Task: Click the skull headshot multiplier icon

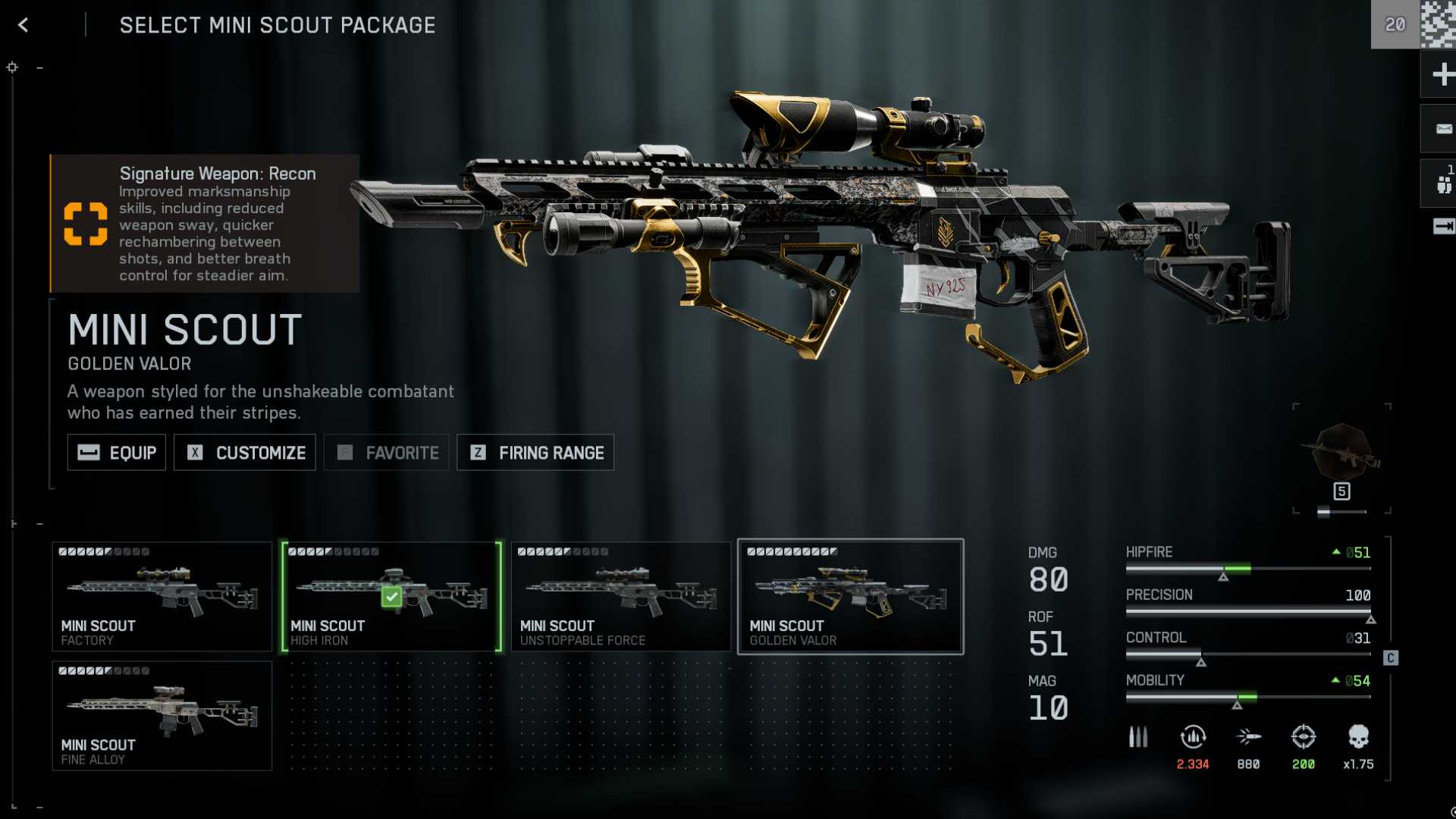Action: coord(1358,737)
